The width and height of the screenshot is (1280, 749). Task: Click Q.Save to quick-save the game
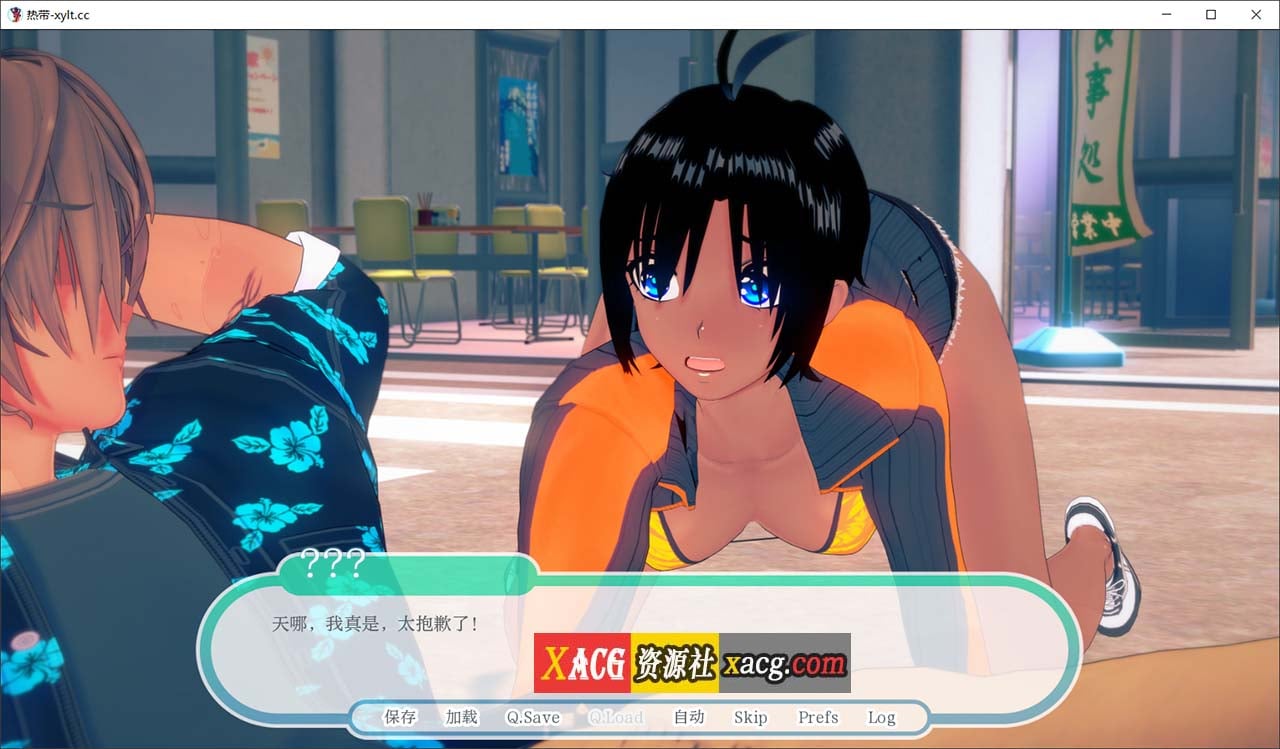coord(531,717)
